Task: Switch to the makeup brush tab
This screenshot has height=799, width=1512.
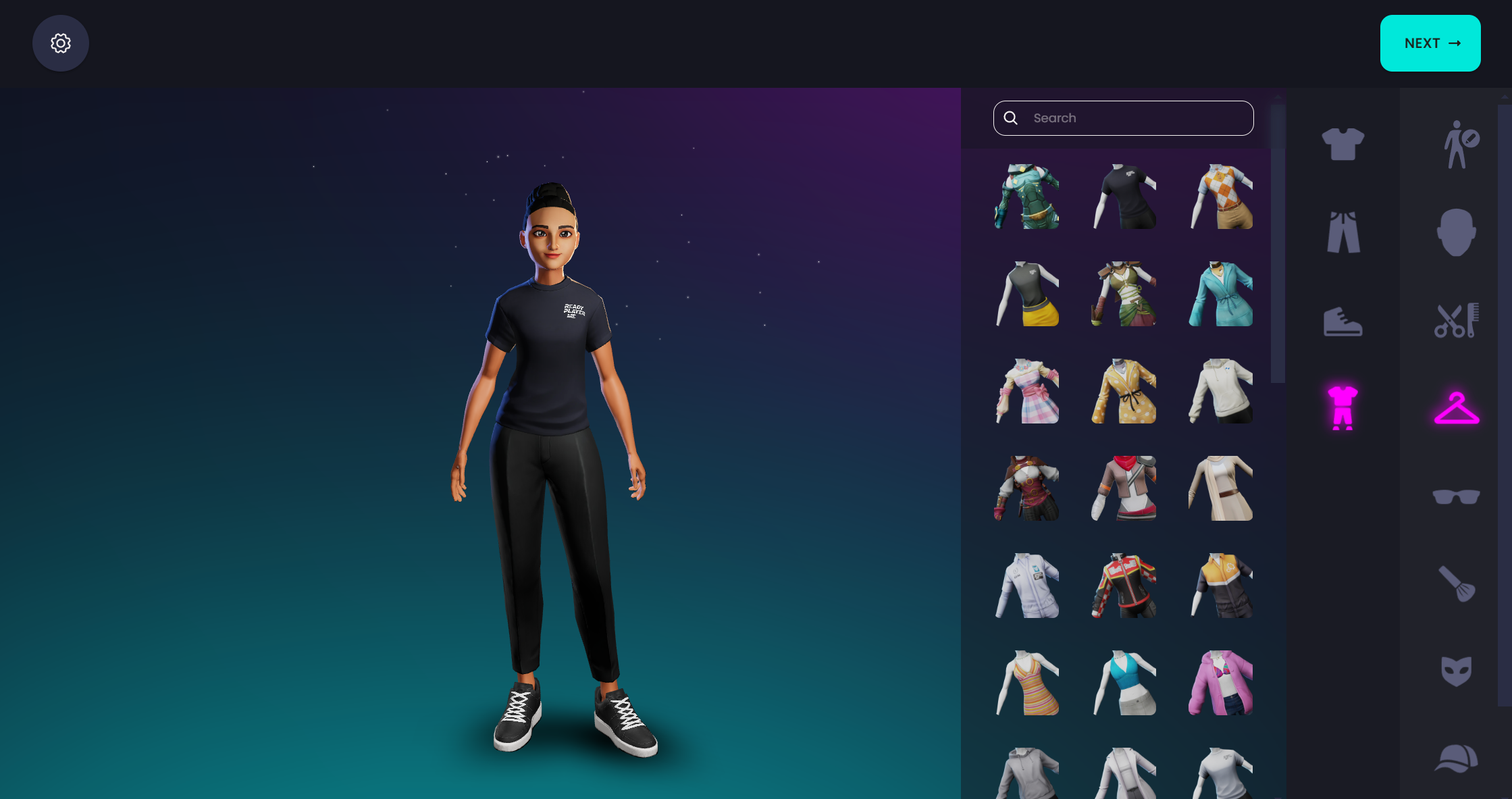Action: coord(1456,584)
